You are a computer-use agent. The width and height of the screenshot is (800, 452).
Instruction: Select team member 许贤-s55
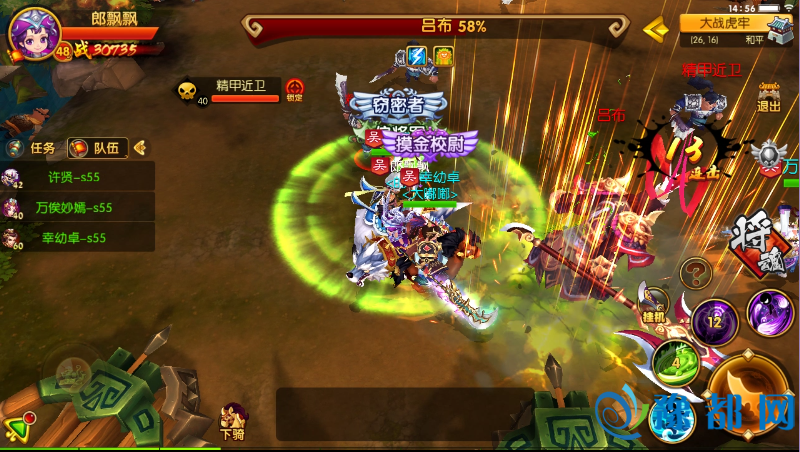[x=77, y=178]
